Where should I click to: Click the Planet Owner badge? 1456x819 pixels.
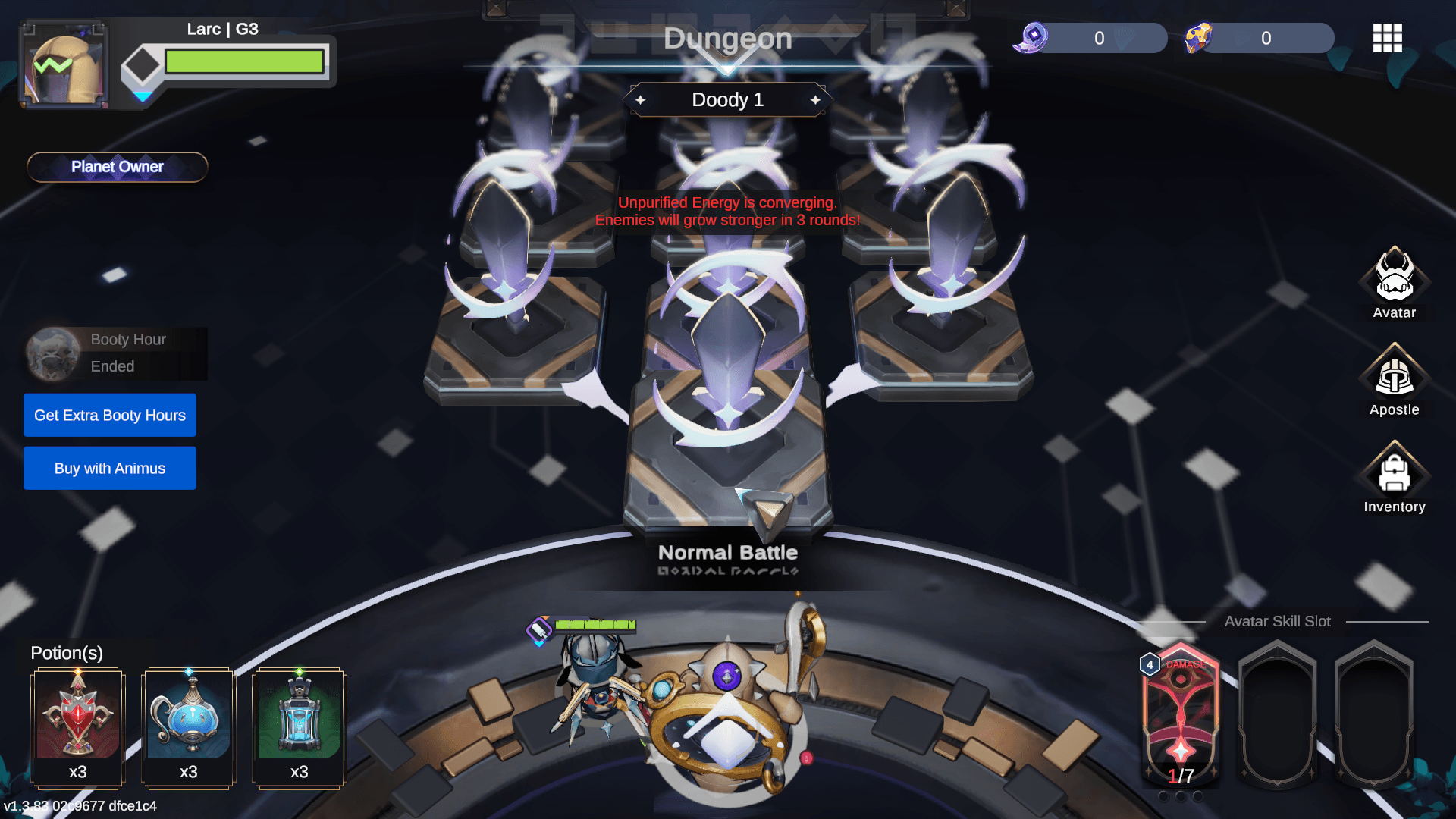tap(118, 167)
